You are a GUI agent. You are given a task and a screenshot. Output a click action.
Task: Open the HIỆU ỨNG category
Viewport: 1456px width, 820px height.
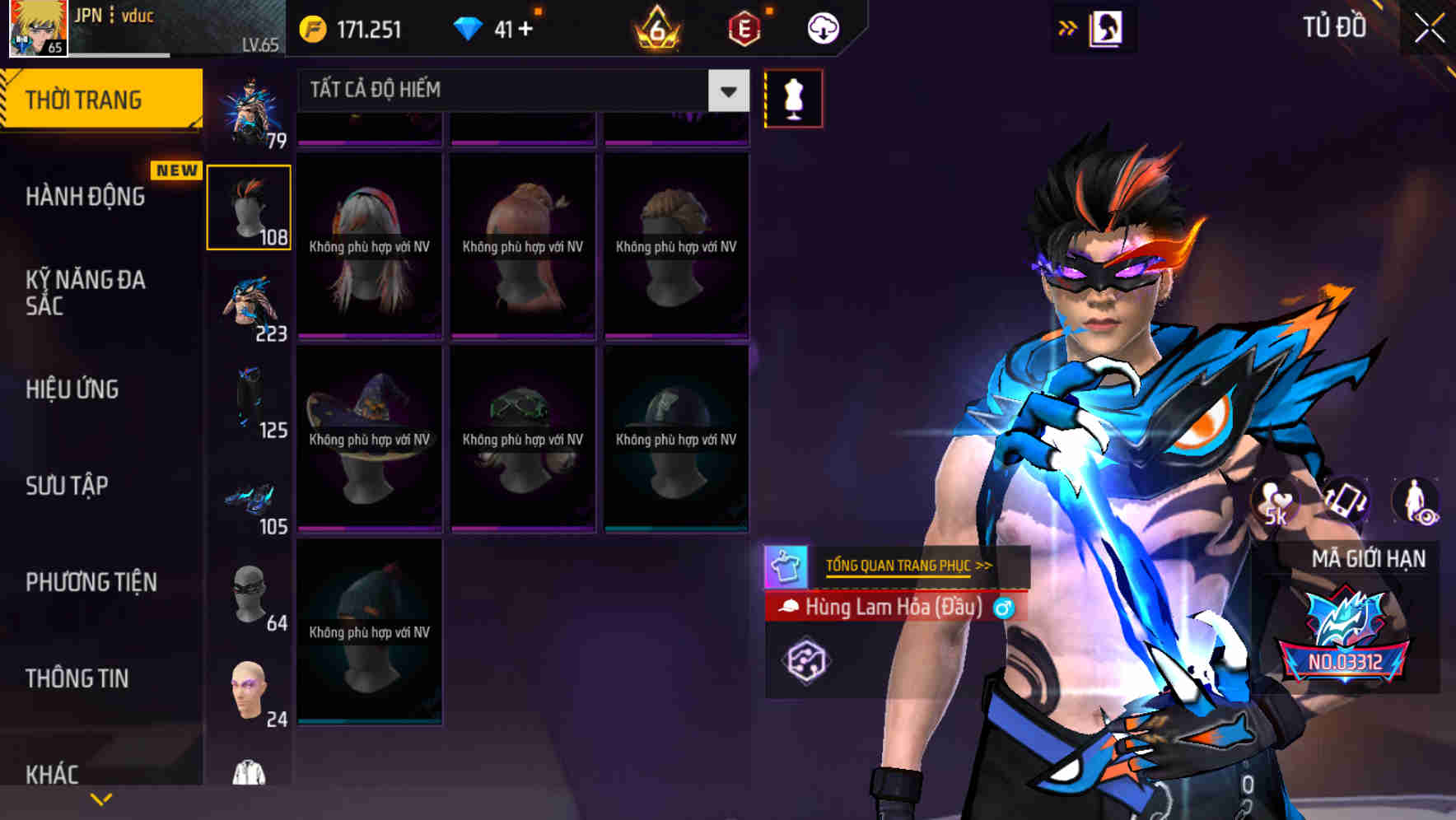click(72, 389)
